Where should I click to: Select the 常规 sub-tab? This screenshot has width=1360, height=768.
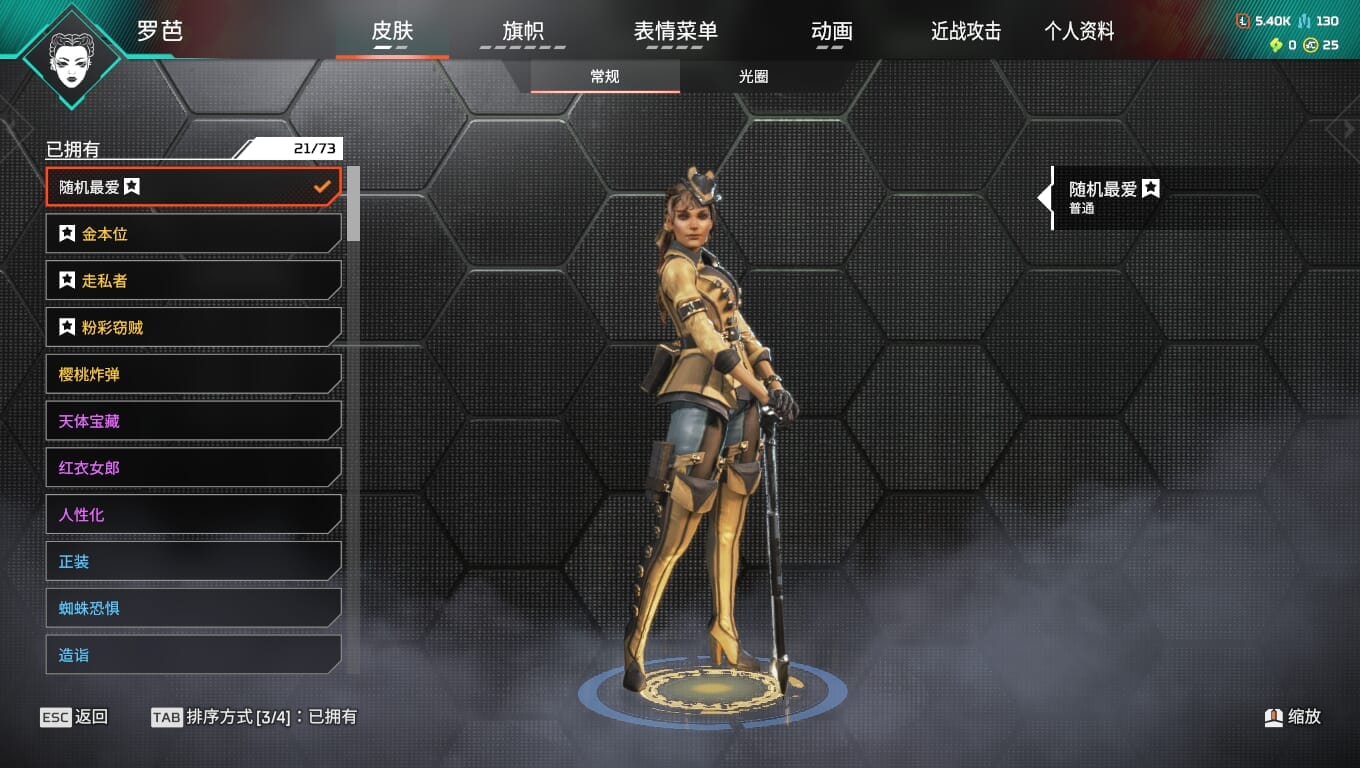(605, 77)
